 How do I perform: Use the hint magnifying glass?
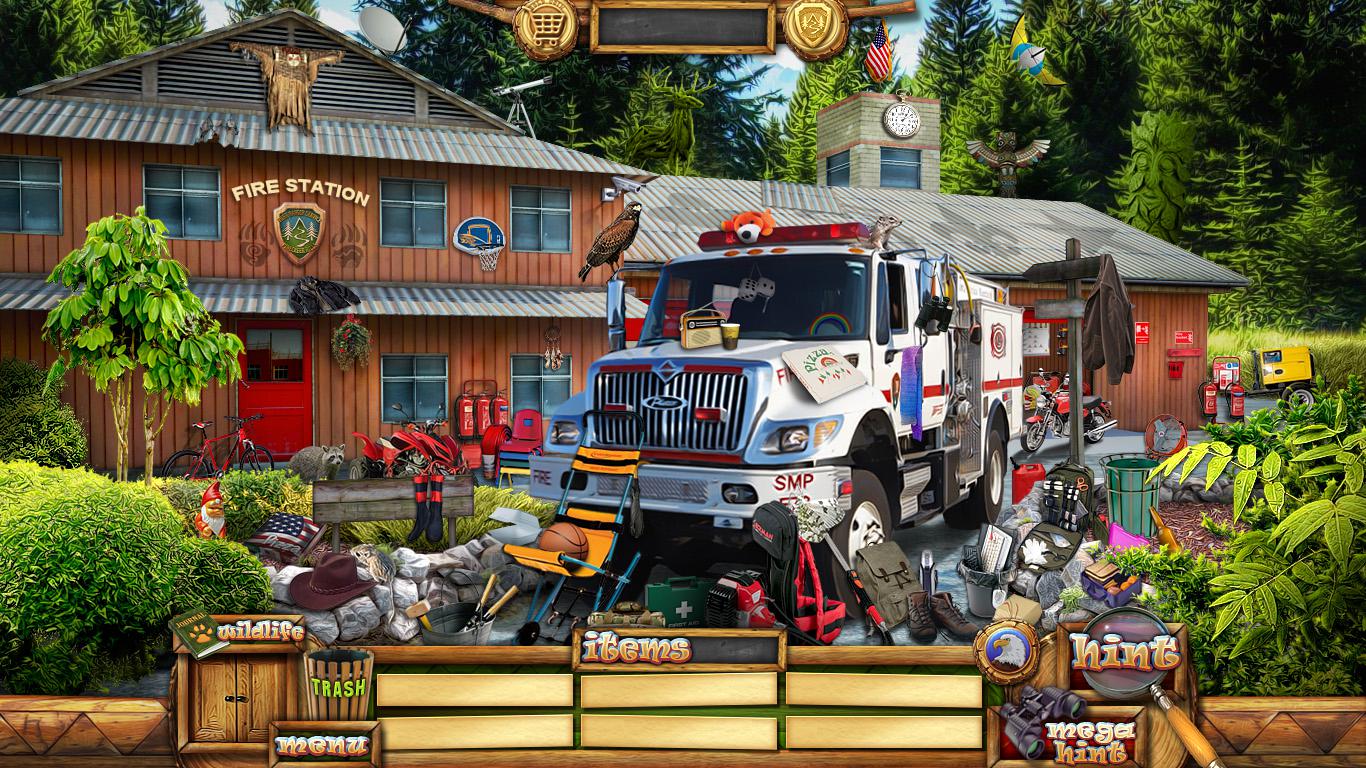(x=1124, y=655)
